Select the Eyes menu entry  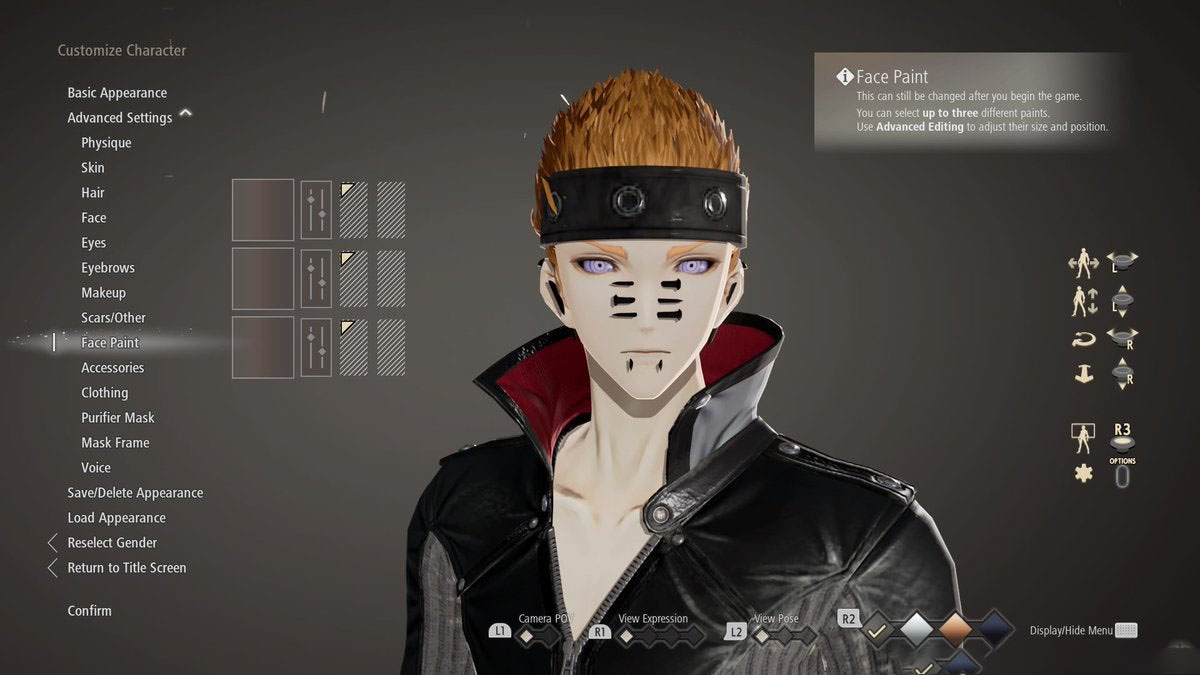coord(94,243)
